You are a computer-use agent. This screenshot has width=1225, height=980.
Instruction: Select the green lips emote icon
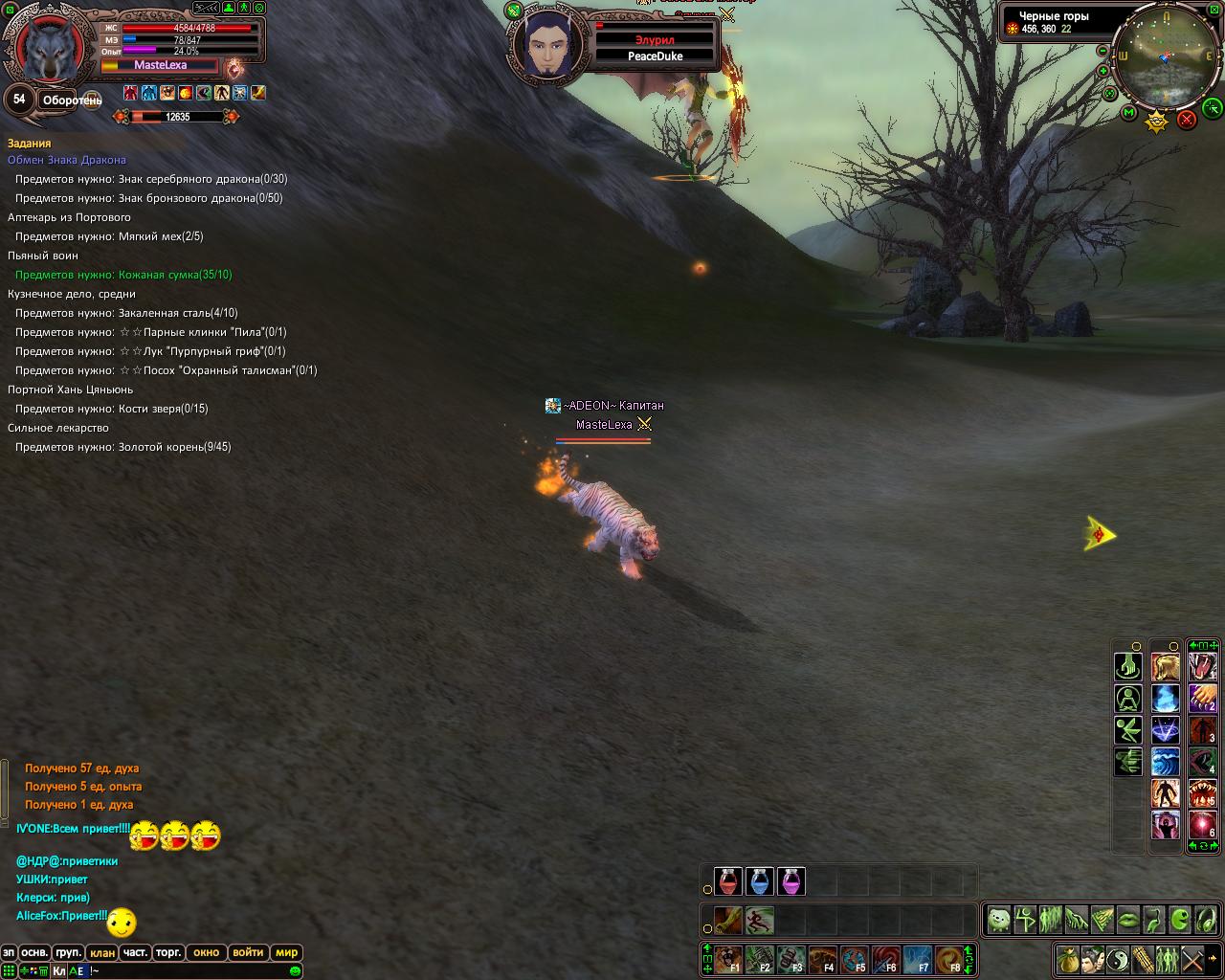[1128, 921]
